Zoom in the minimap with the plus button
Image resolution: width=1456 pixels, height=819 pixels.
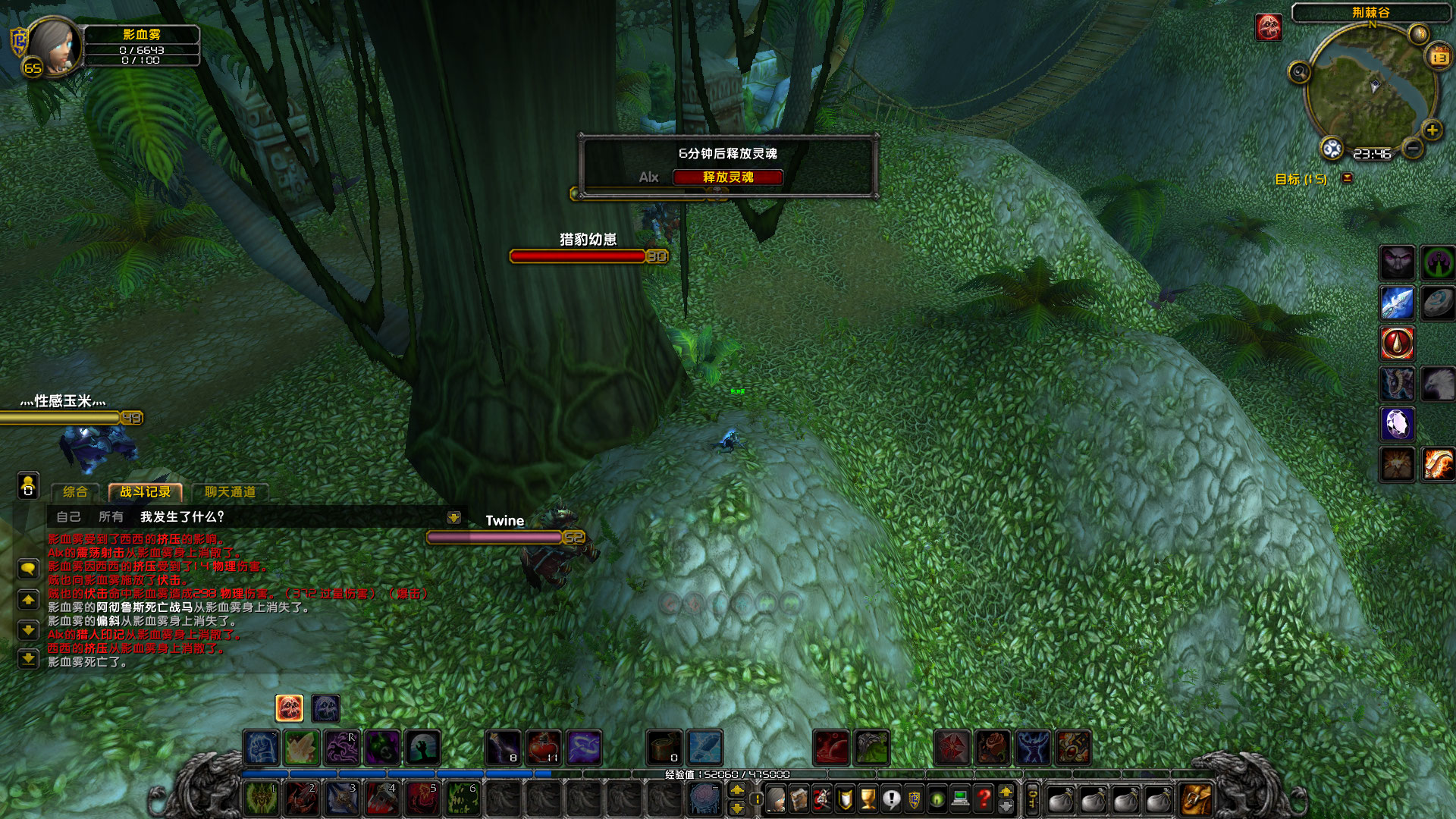click(x=1432, y=130)
